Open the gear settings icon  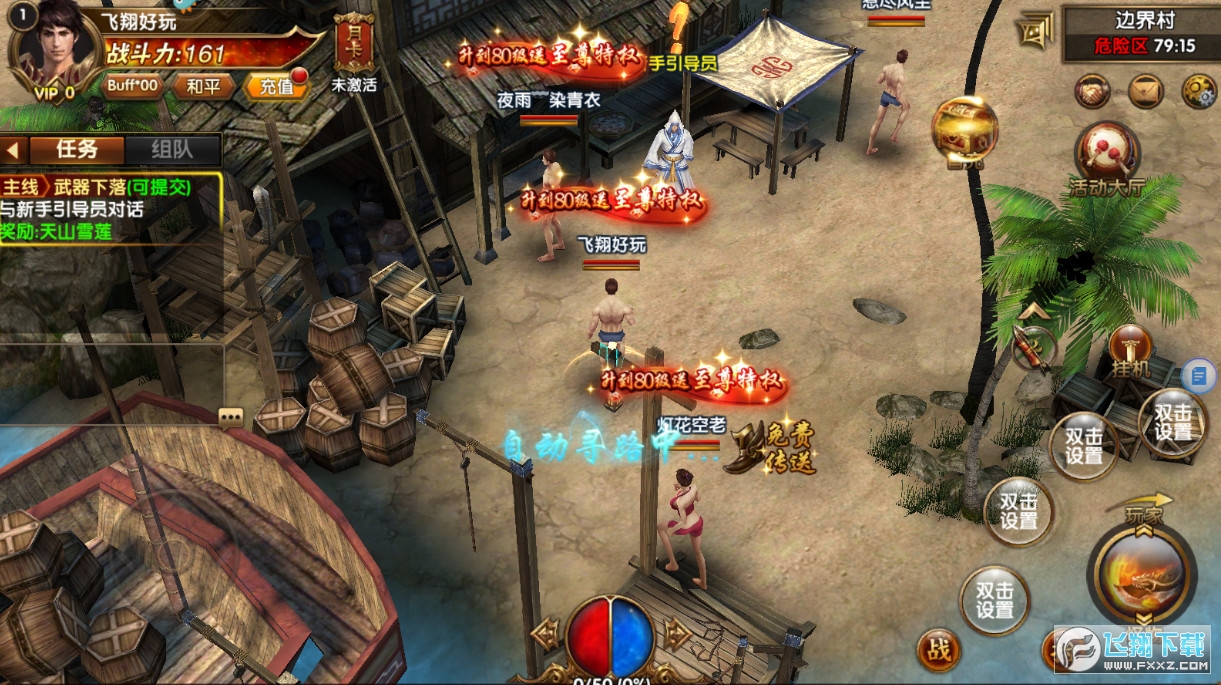1198,91
